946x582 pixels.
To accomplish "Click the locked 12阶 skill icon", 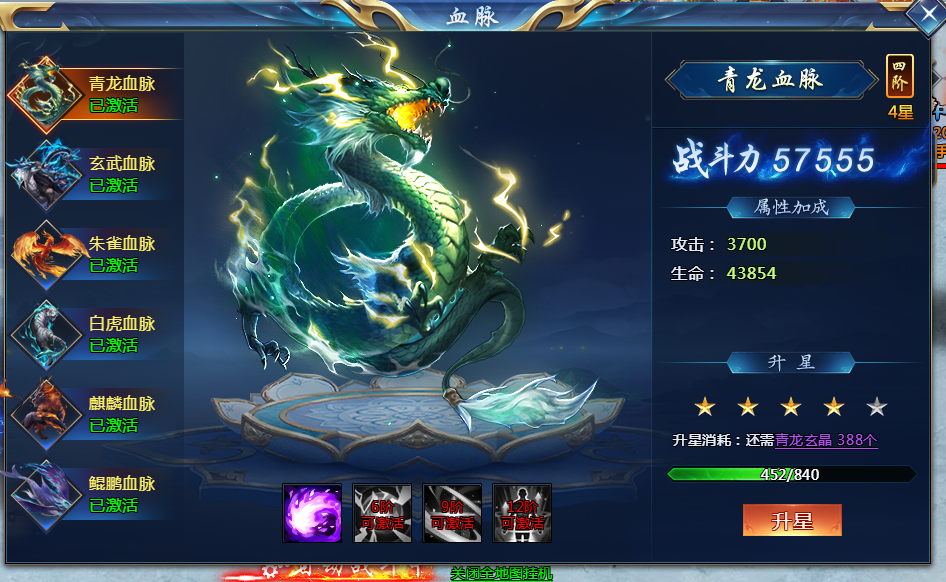I will tap(522, 513).
